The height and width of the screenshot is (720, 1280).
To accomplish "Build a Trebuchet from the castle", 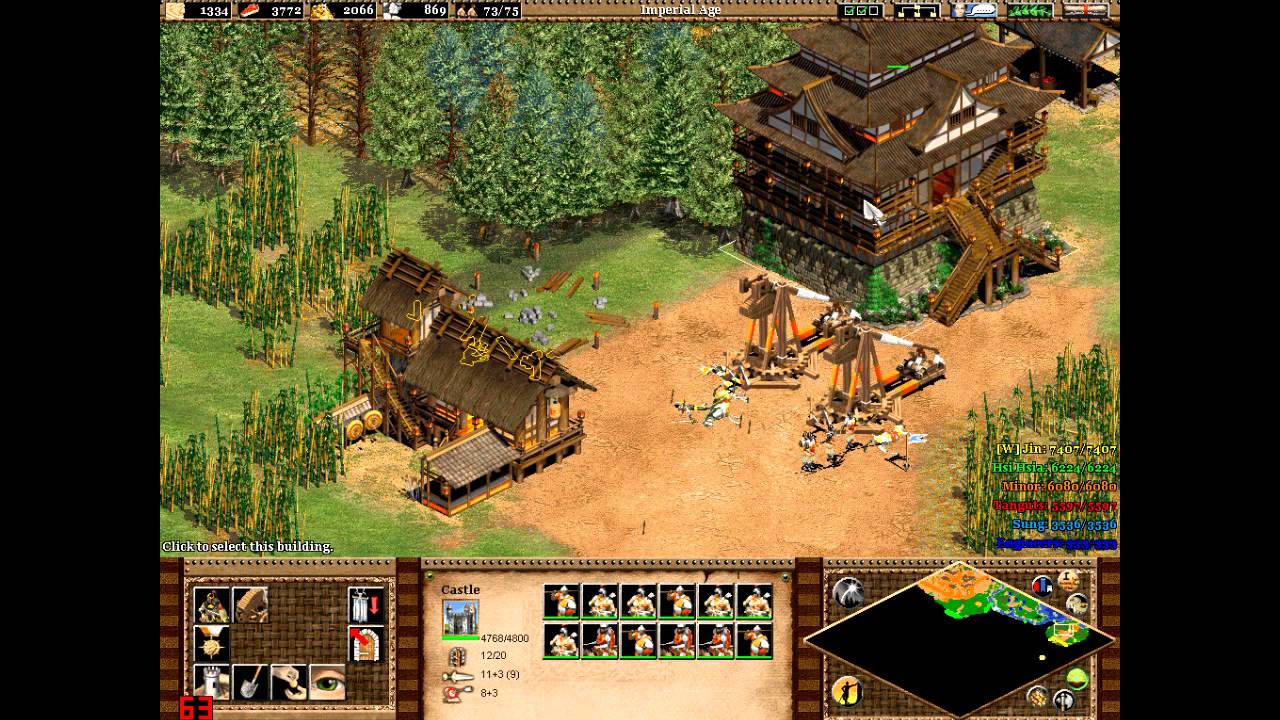I will [x=250, y=605].
